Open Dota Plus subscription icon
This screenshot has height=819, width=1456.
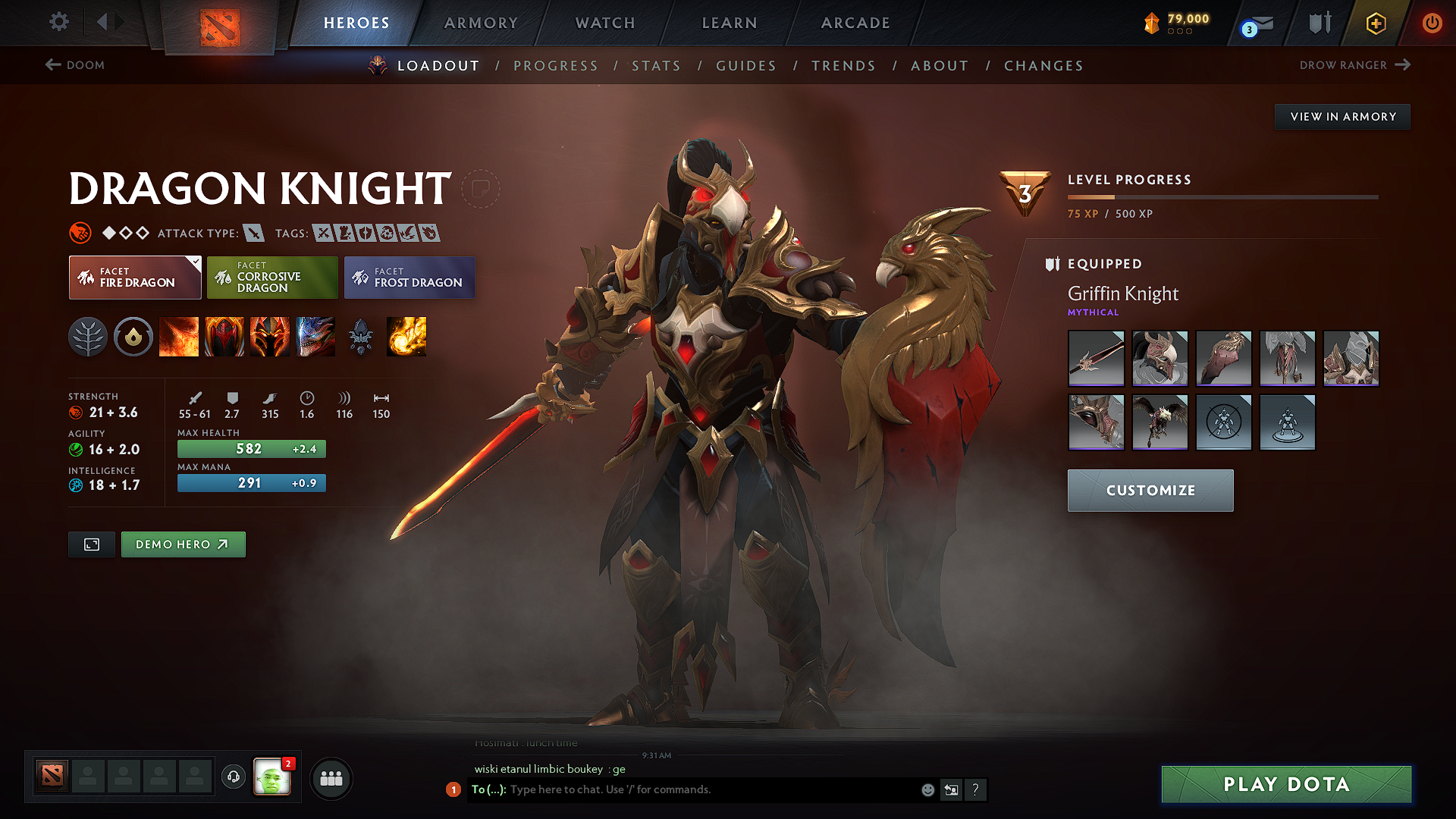tap(1375, 23)
